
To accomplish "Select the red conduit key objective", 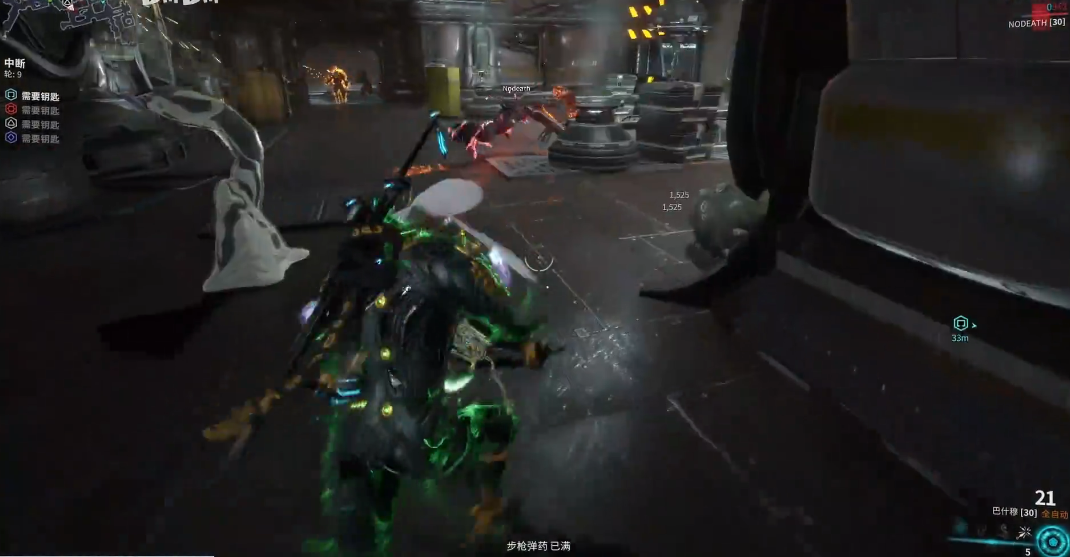I will click(11, 110).
